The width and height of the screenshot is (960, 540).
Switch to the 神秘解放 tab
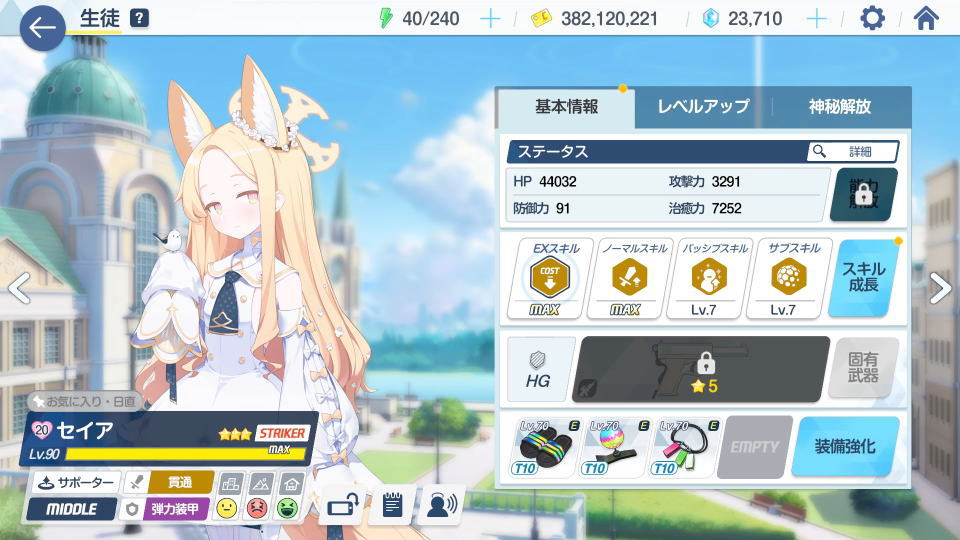point(840,107)
